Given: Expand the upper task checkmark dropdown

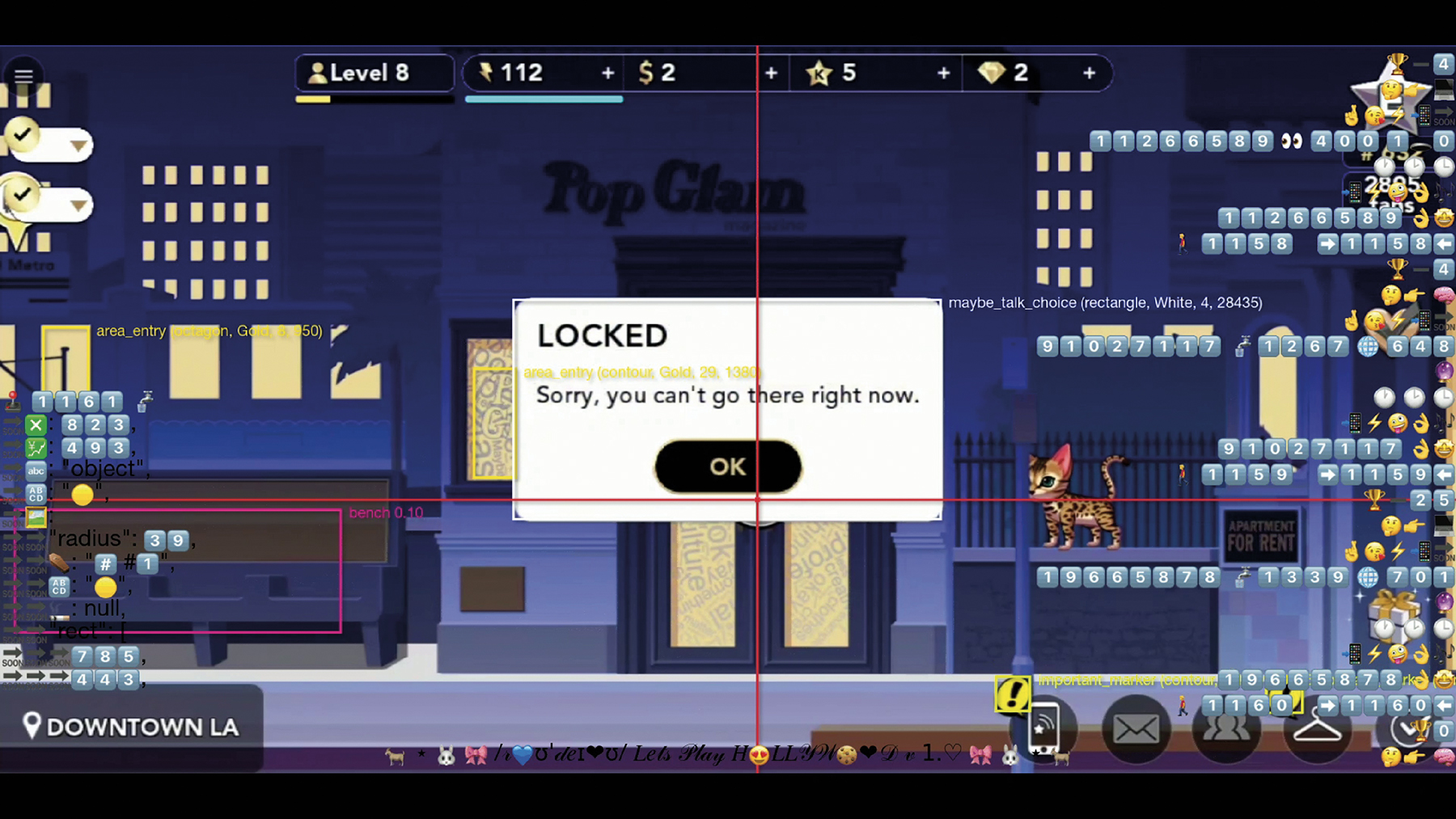Looking at the screenshot, I should pos(78,146).
